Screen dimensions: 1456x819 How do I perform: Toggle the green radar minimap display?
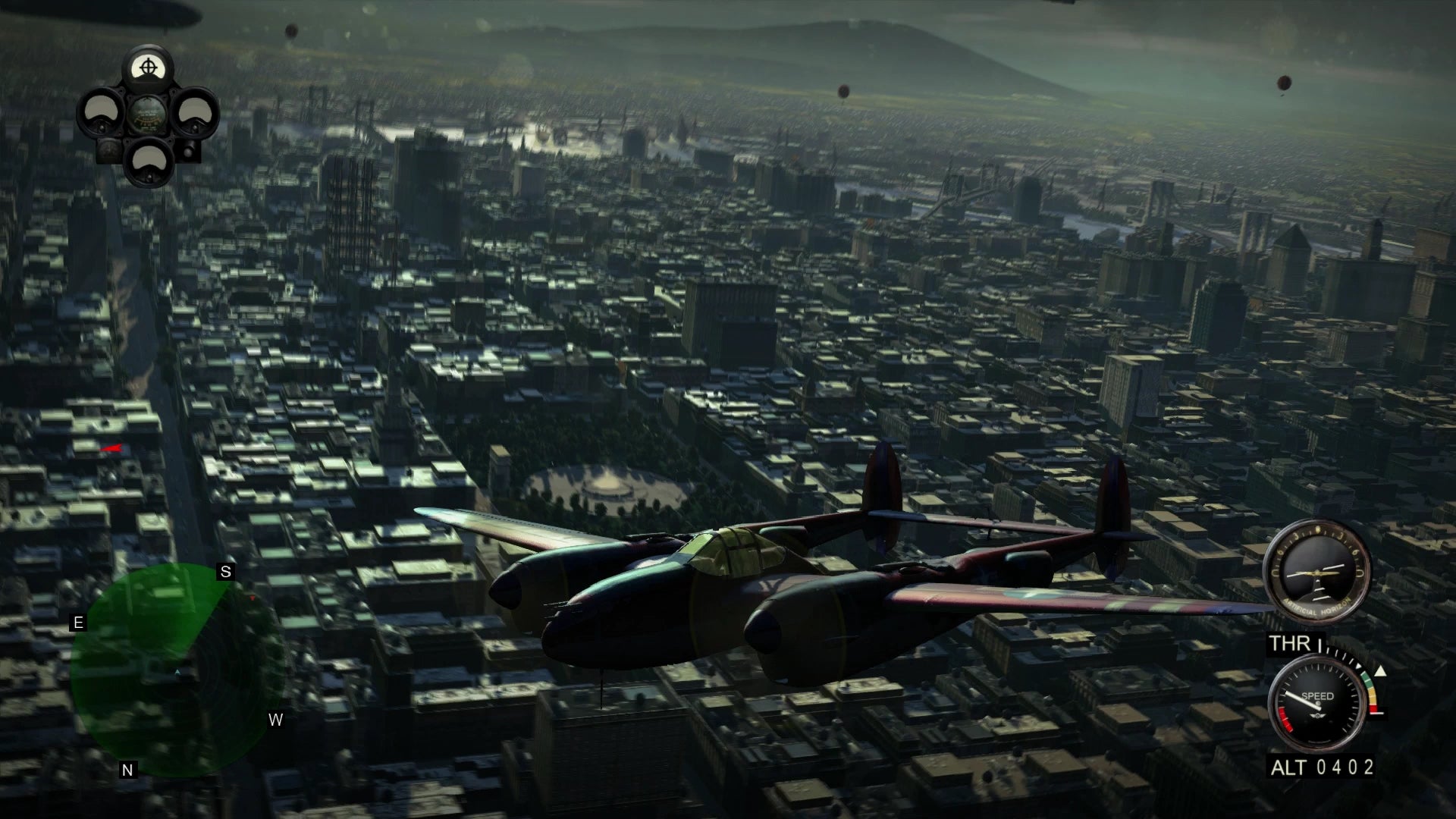point(177,670)
